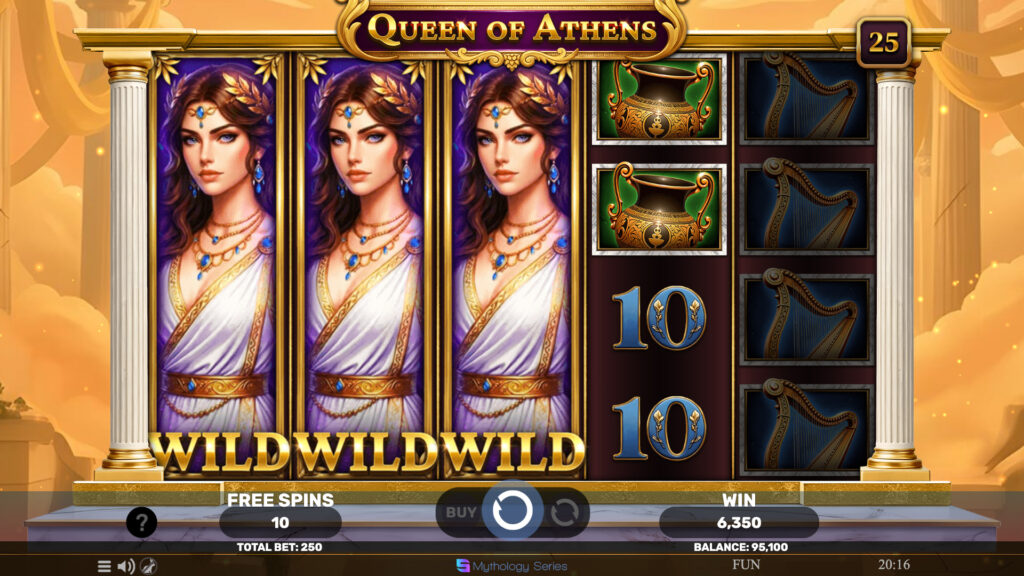The image size is (1024, 576).
Task: Open the hamburger menu
Action: pos(104,566)
